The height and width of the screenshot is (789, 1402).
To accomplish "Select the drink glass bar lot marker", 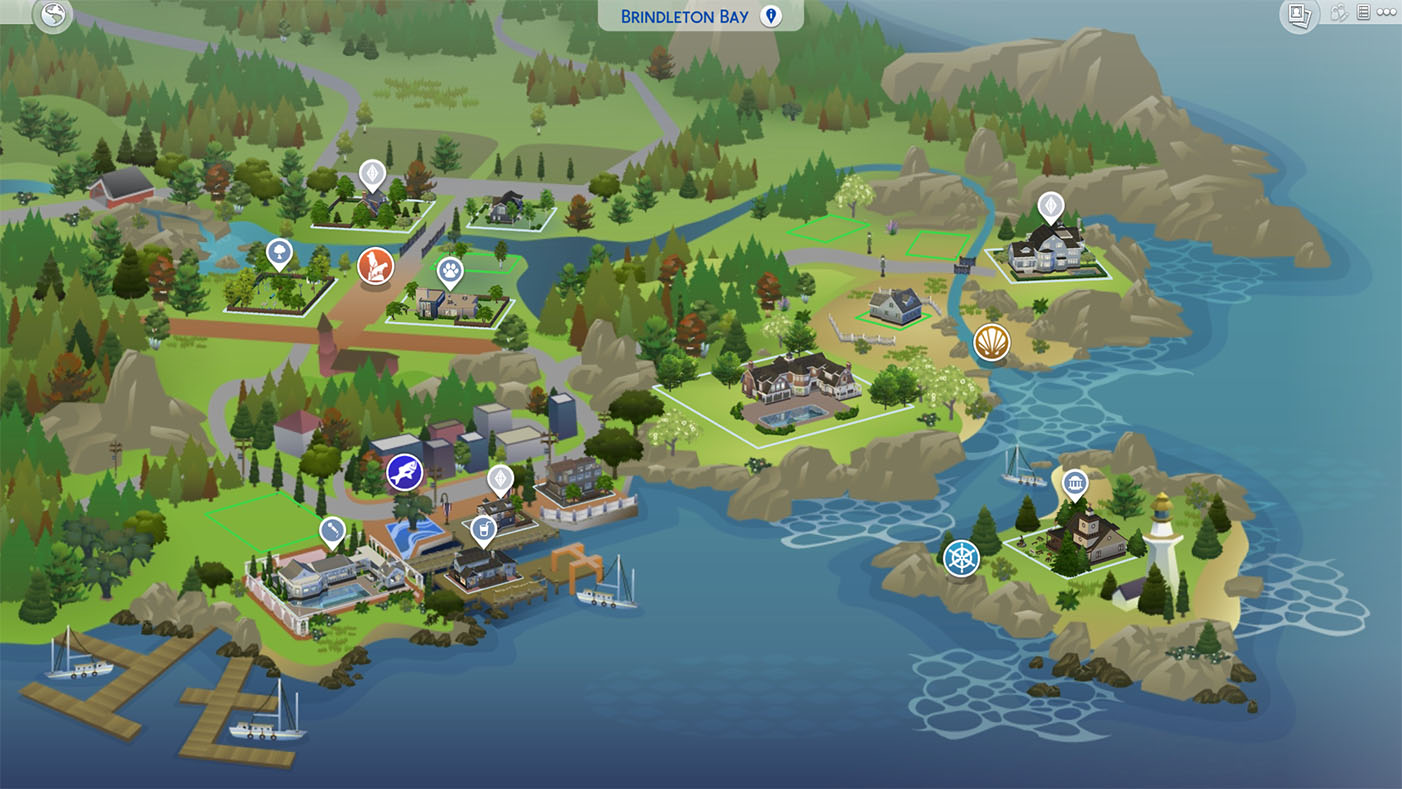I will click(483, 529).
